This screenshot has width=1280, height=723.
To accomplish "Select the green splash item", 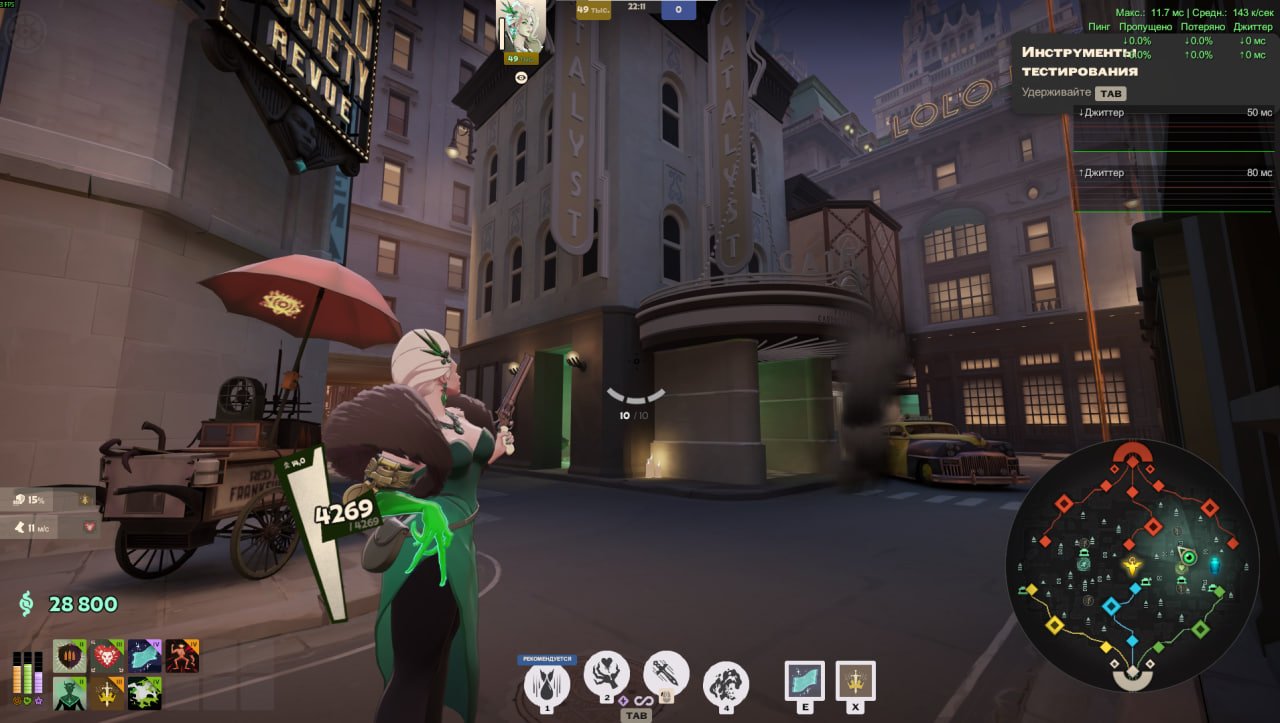I will coord(145,693).
